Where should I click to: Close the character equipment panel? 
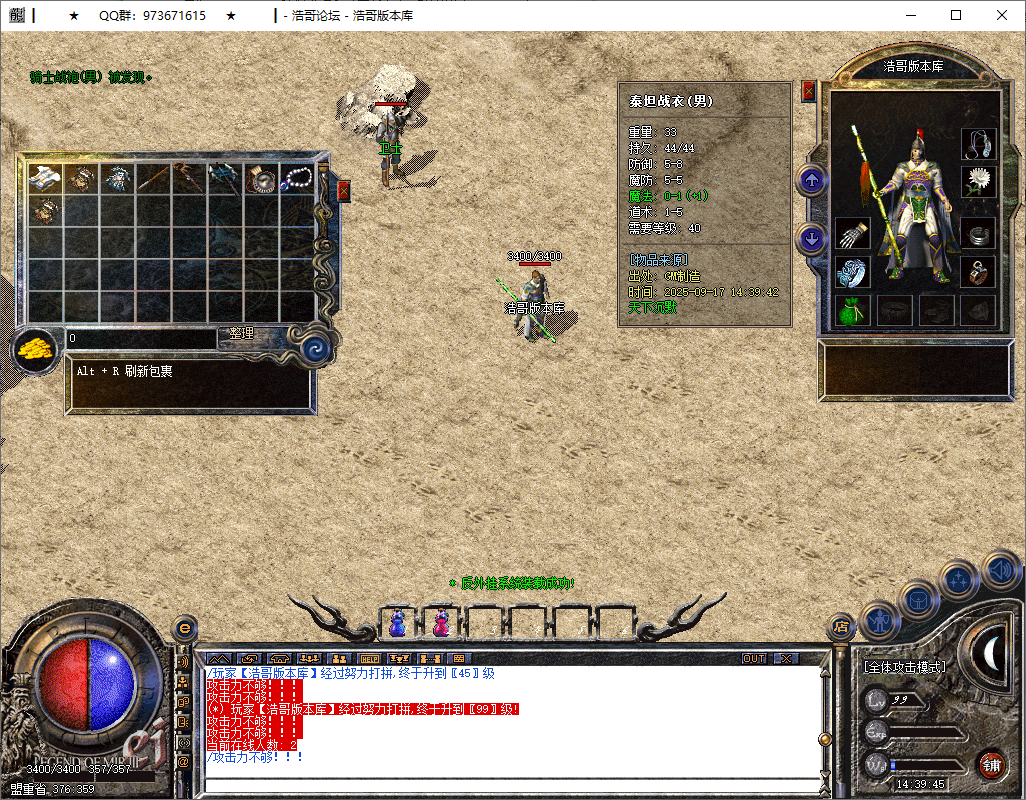[x=809, y=92]
